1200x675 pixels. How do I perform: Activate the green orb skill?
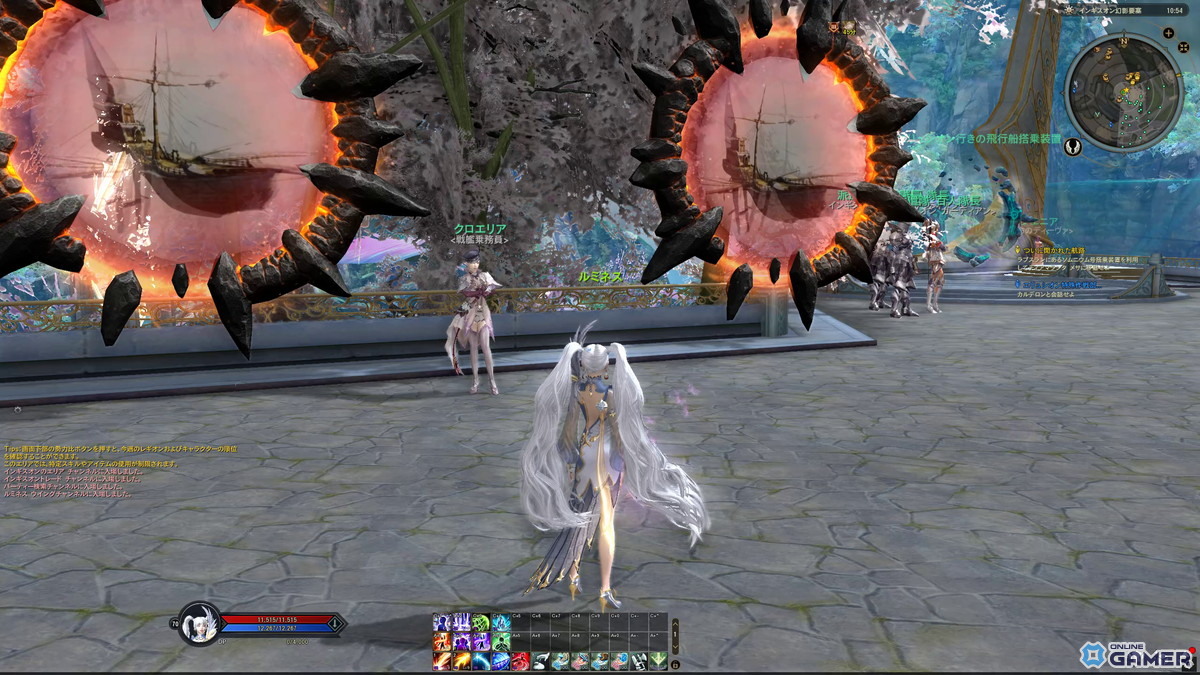click(x=480, y=622)
